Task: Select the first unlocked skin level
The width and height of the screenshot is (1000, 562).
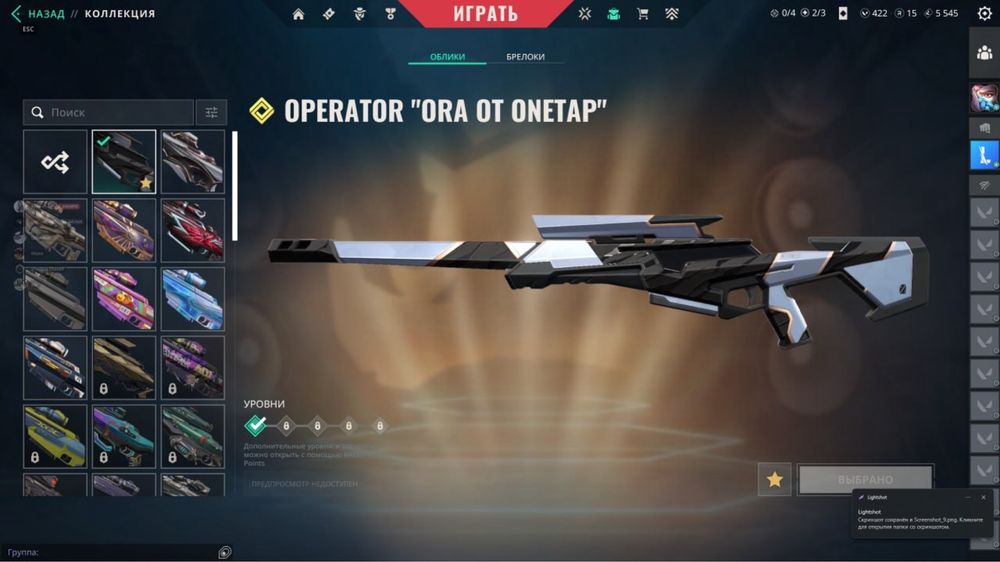Action: [x=256, y=426]
